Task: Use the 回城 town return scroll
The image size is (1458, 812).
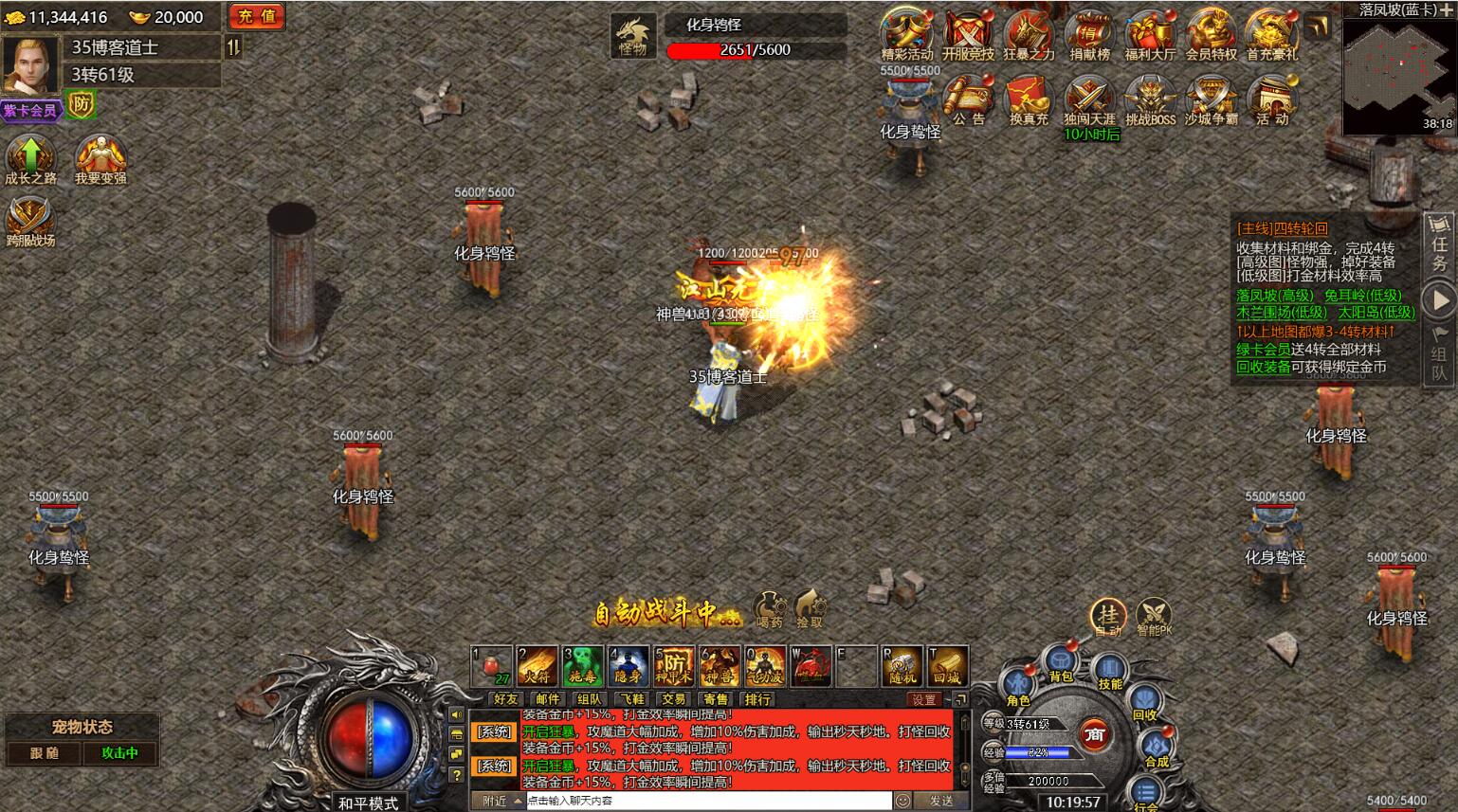Action: pos(947,666)
